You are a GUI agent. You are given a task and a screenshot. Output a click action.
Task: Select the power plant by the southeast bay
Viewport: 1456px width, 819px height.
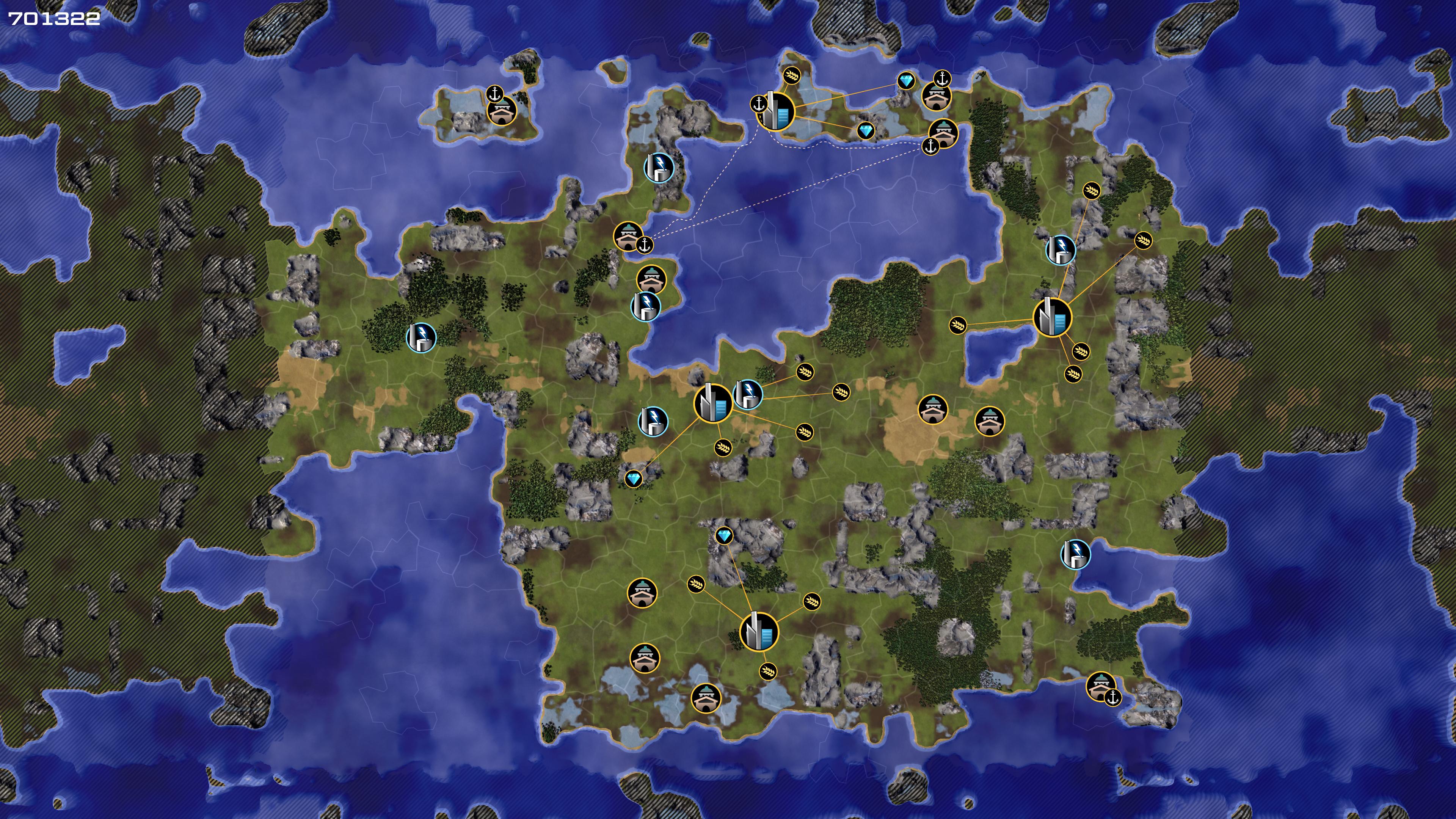tap(1075, 554)
